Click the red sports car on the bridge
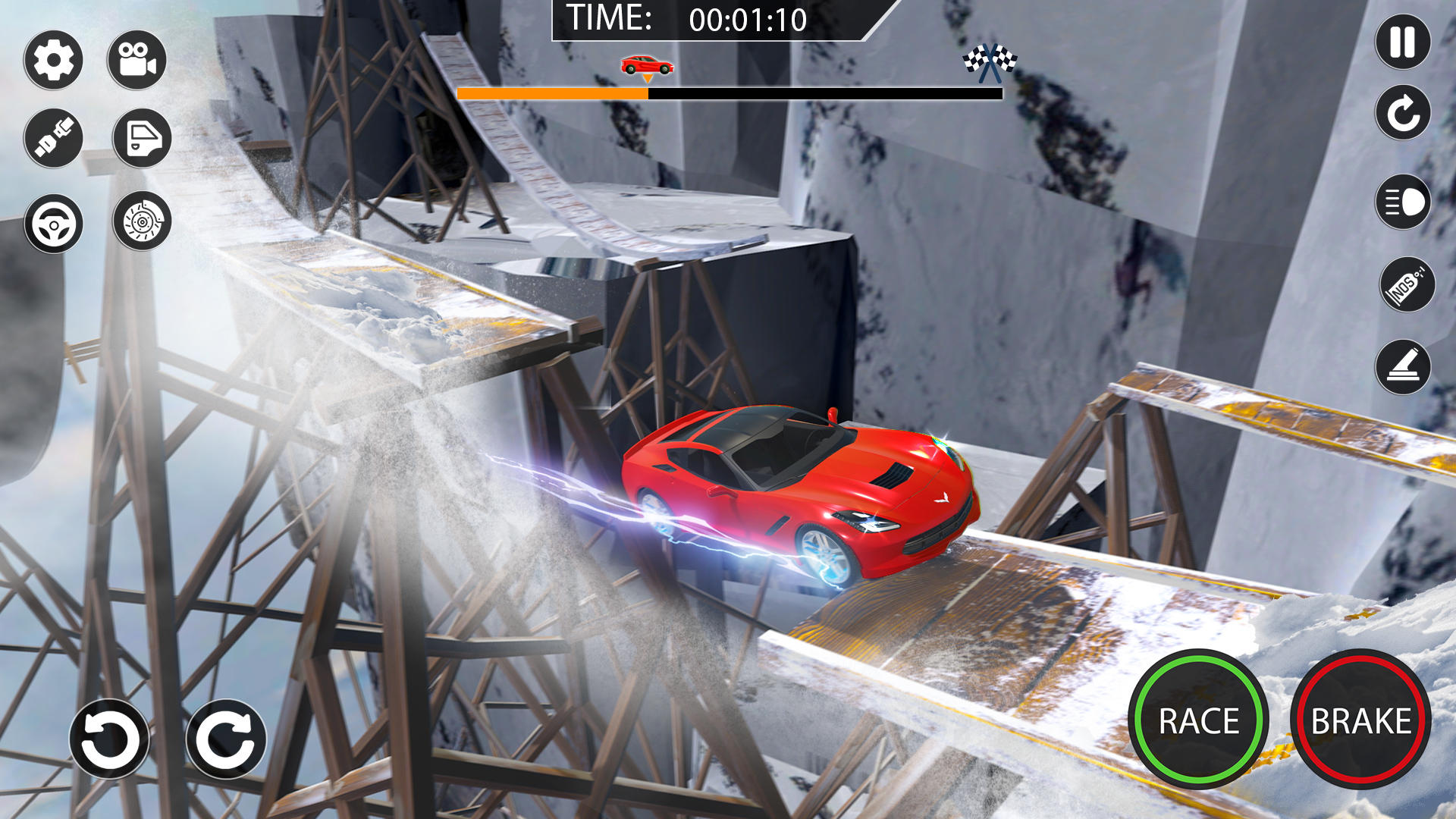 coord(796,493)
